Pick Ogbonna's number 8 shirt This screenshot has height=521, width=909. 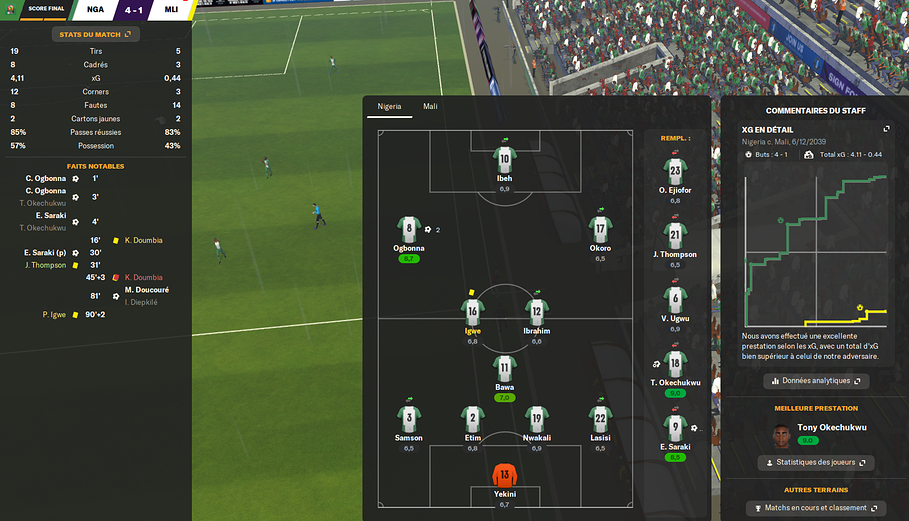click(x=408, y=230)
